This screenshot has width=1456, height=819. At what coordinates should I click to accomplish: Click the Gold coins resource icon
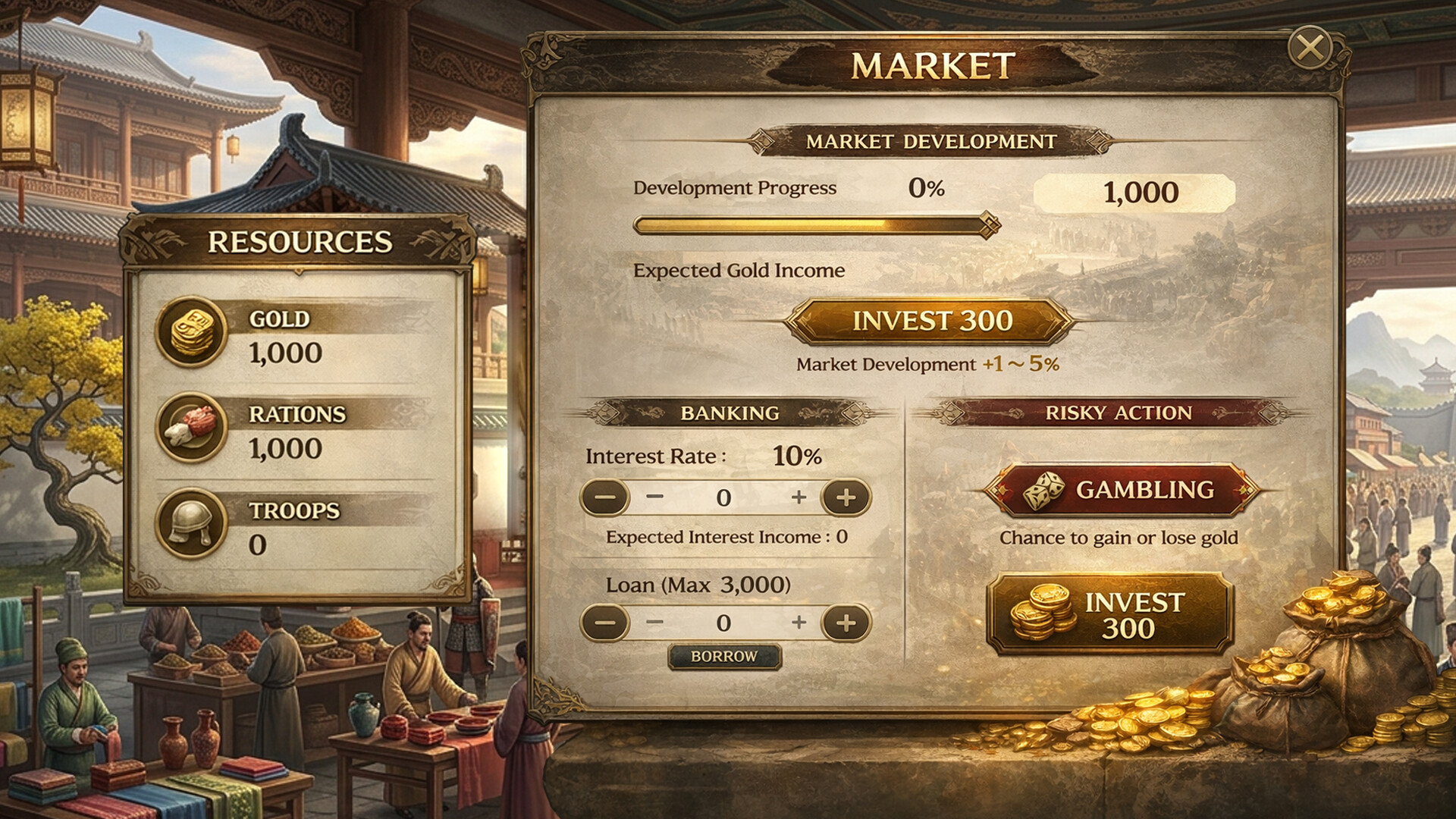click(192, 329)
